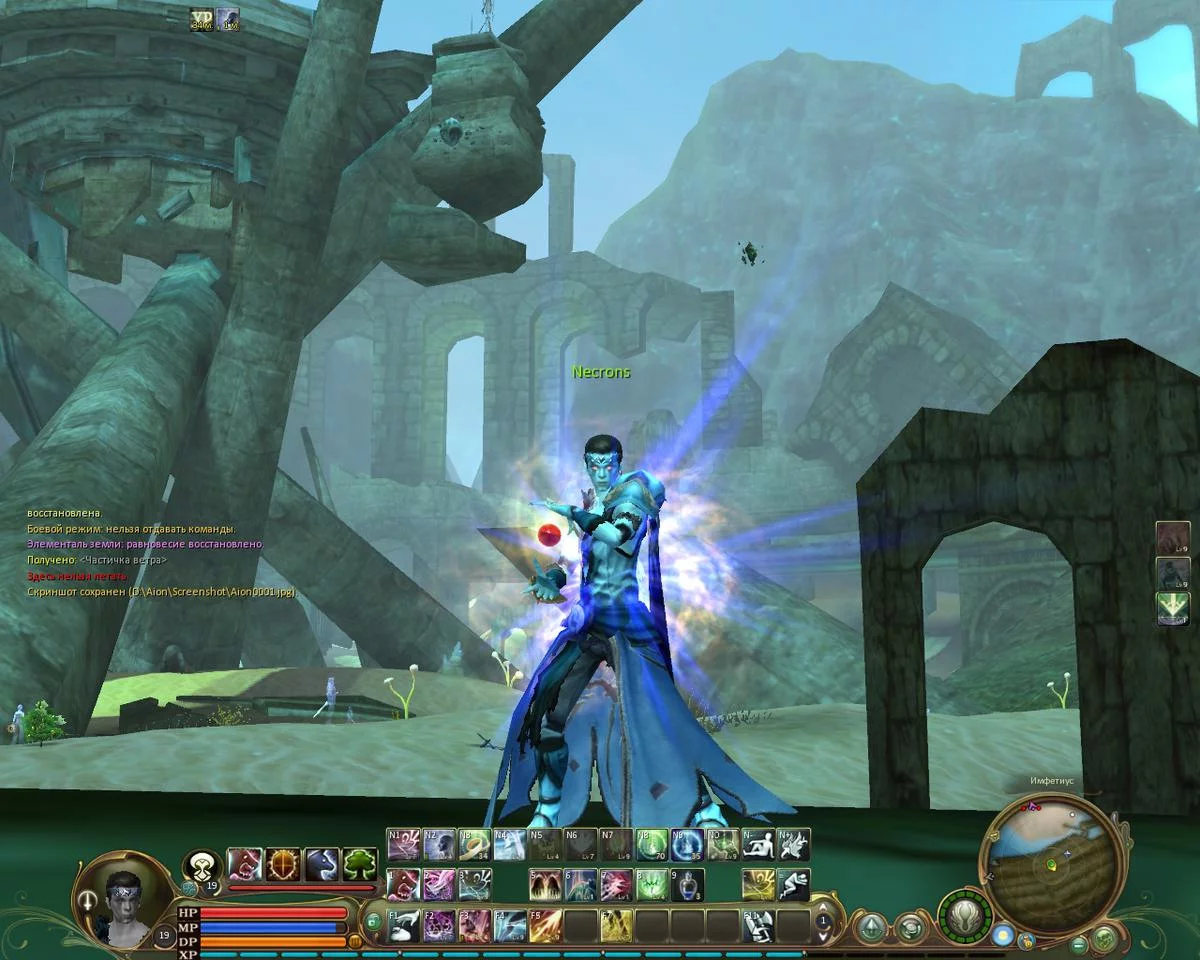The height and width of the screenshot is (960, 1200).
Task: Activate the green N8 skill icon
Action: [652, 845]
